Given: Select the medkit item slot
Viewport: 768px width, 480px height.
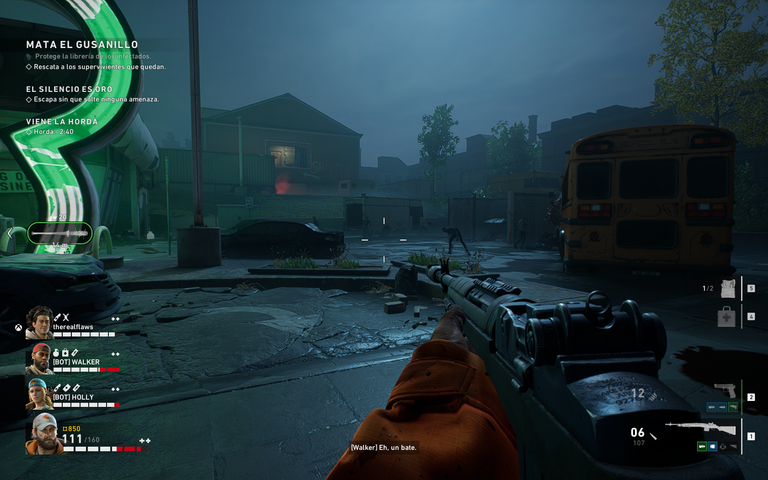Looking at the screenshot, I should click(726, 317).
